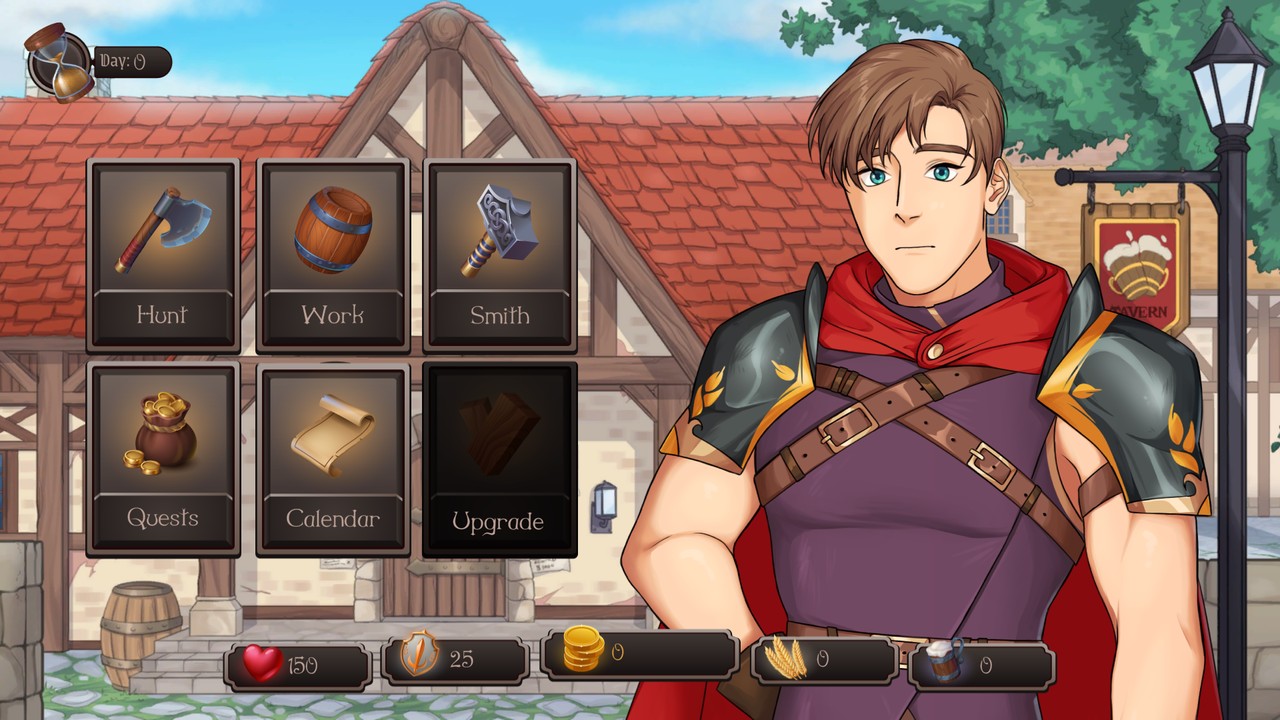Image resolution: width=1280 pixels, height=720 pixels.
Task: Select the Upgrade panel icon
Action: point(499,435)
